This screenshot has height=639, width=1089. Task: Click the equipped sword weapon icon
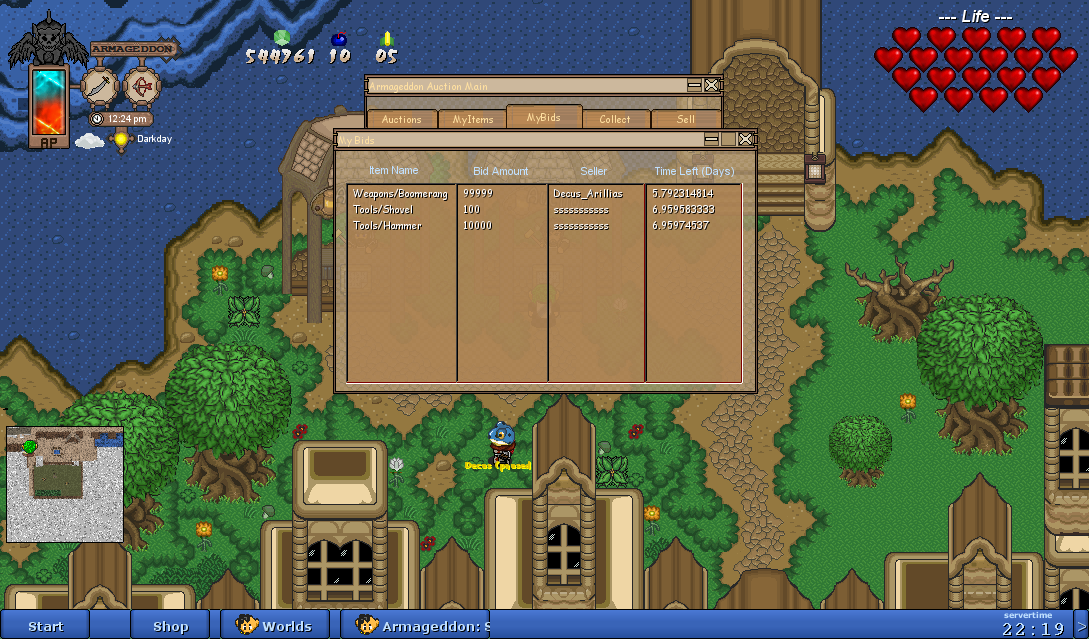pyautogui.click(x=99, y=86)
